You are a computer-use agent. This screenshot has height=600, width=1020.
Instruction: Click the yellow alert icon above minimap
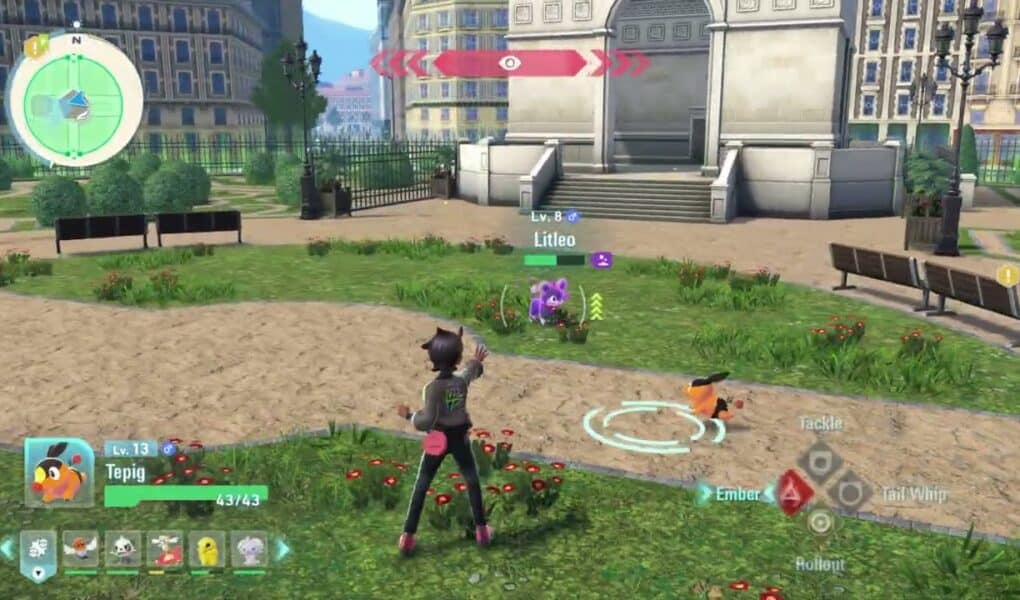pos(36,46)
